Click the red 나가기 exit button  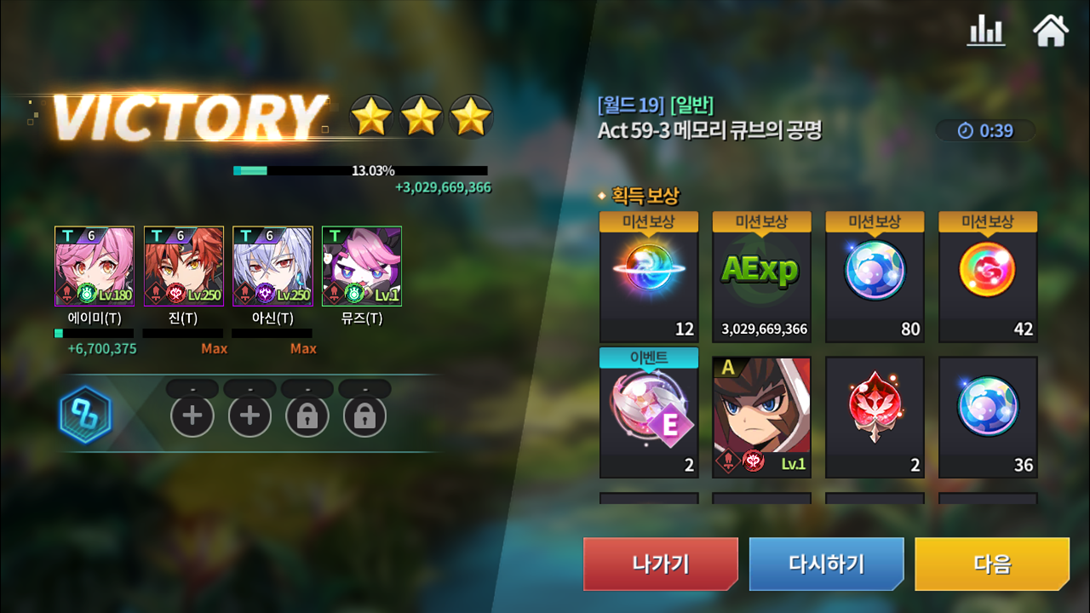coord(661,564)
